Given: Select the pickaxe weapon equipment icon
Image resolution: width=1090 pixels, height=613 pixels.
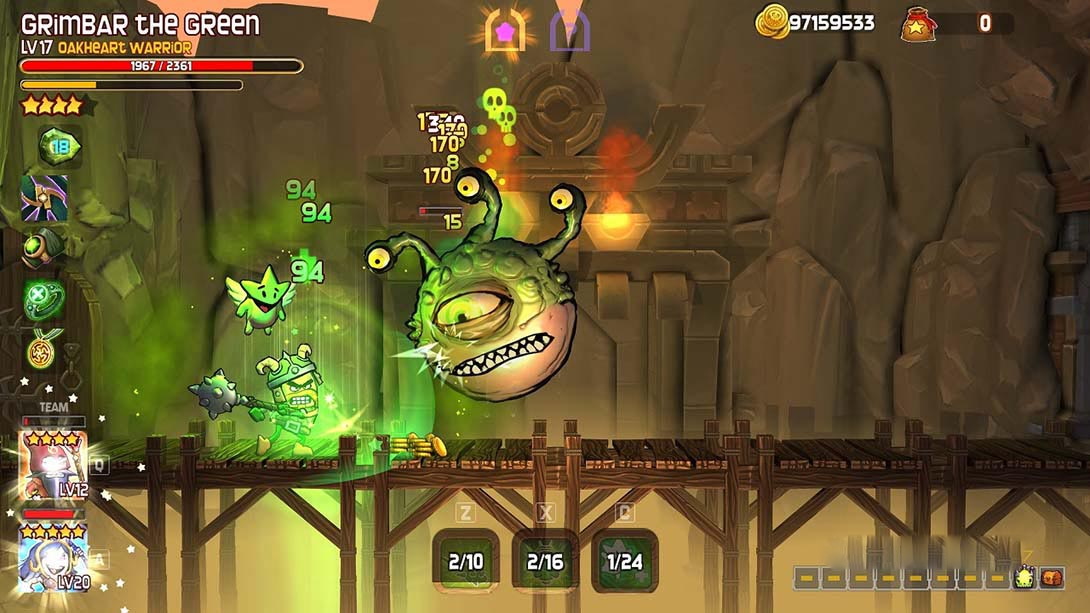Looking at the screenshot, I should 45,198.
